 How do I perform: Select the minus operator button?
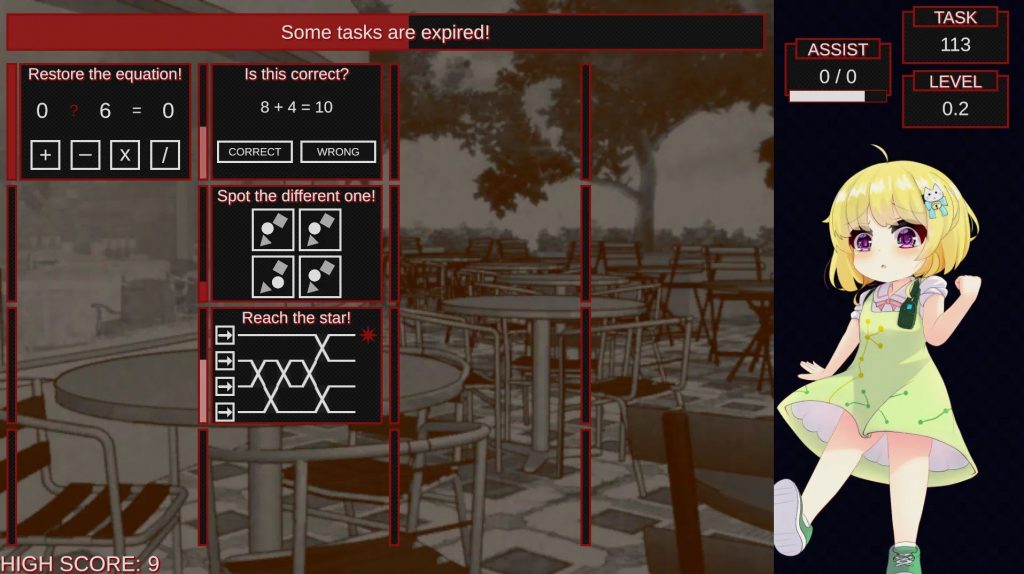coord(85,155)
